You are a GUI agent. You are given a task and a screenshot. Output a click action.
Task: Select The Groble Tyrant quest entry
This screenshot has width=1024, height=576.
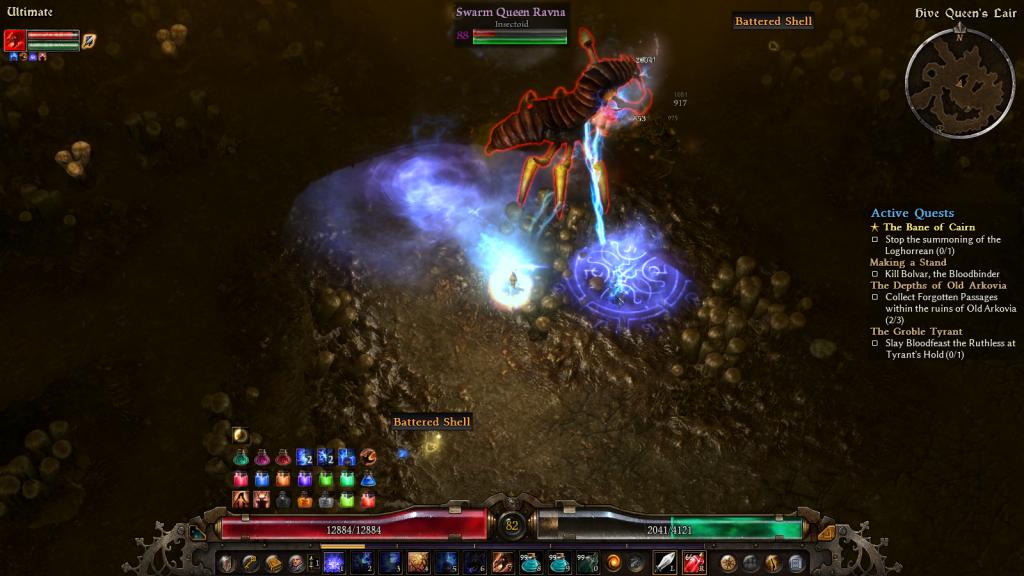coord(916,331)
